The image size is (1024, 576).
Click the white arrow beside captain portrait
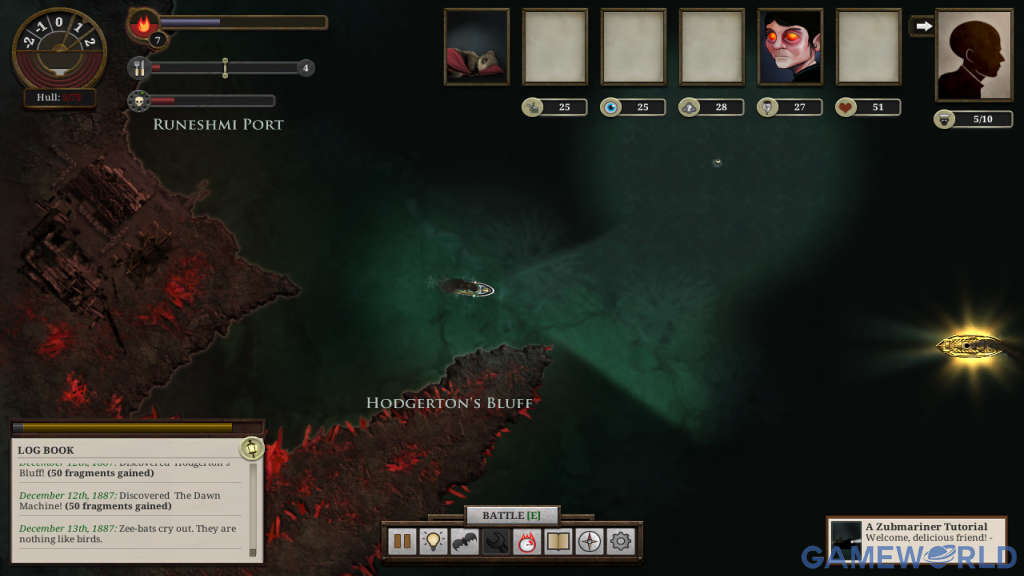click(922, 26)
